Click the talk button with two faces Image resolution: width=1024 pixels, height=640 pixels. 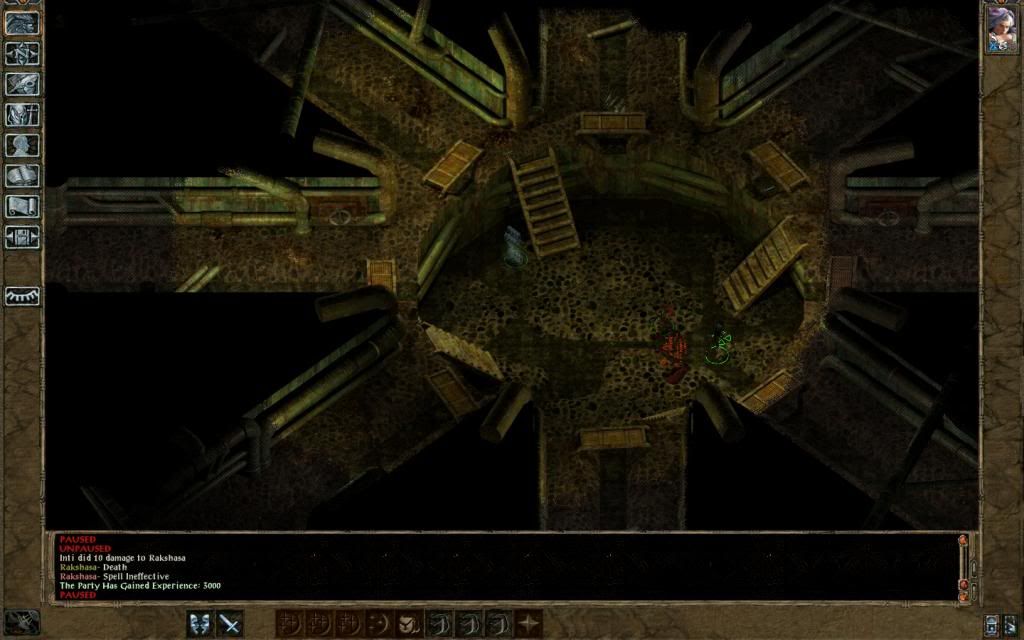200,624
